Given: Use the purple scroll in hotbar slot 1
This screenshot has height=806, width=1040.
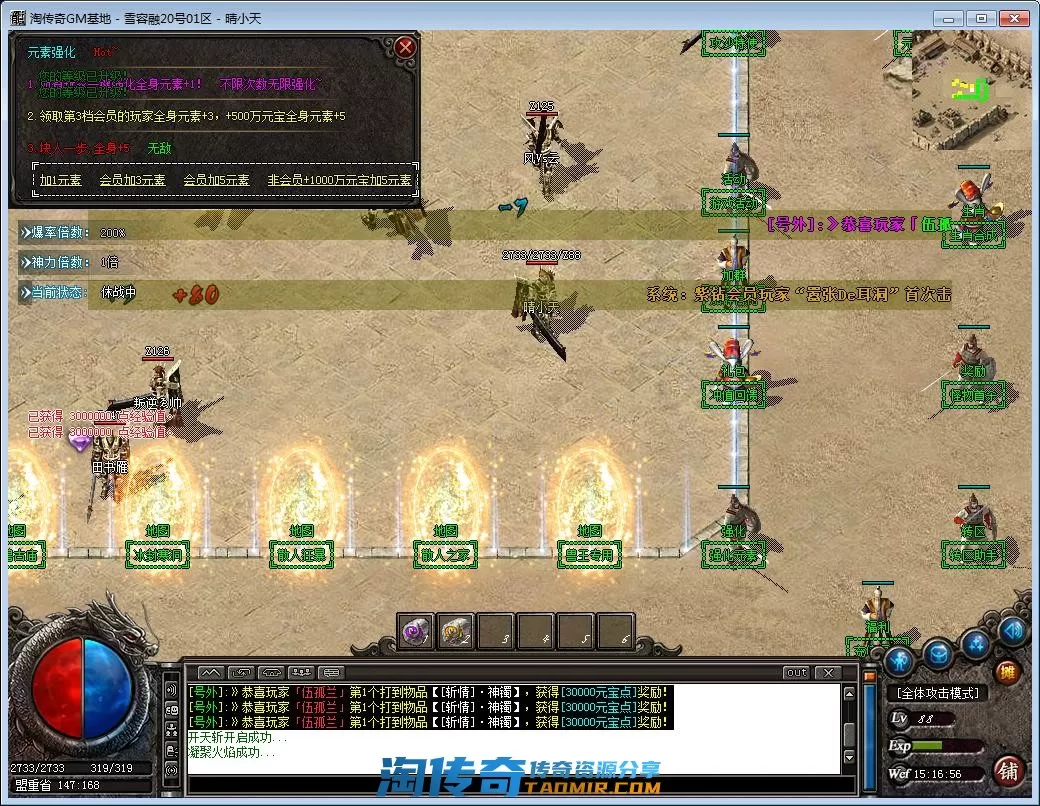Looking at the screenshot, I should 416,631.
